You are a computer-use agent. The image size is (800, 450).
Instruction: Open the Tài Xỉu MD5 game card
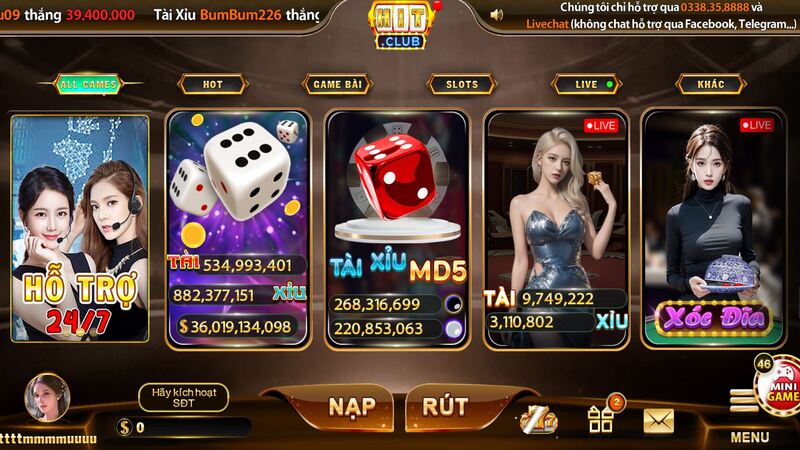click(397, 228)
